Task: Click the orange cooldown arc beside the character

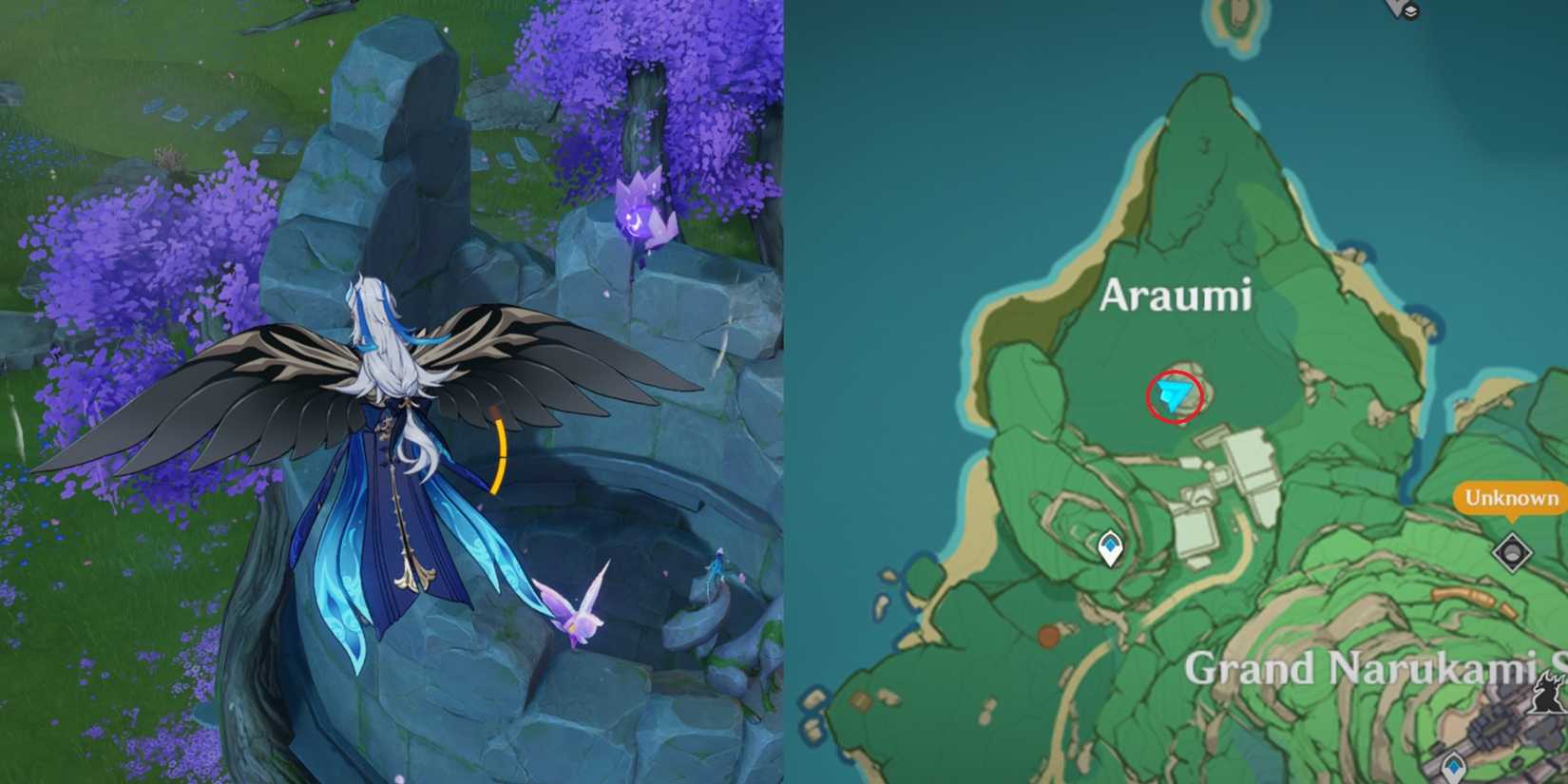Action: click(499, 456)
